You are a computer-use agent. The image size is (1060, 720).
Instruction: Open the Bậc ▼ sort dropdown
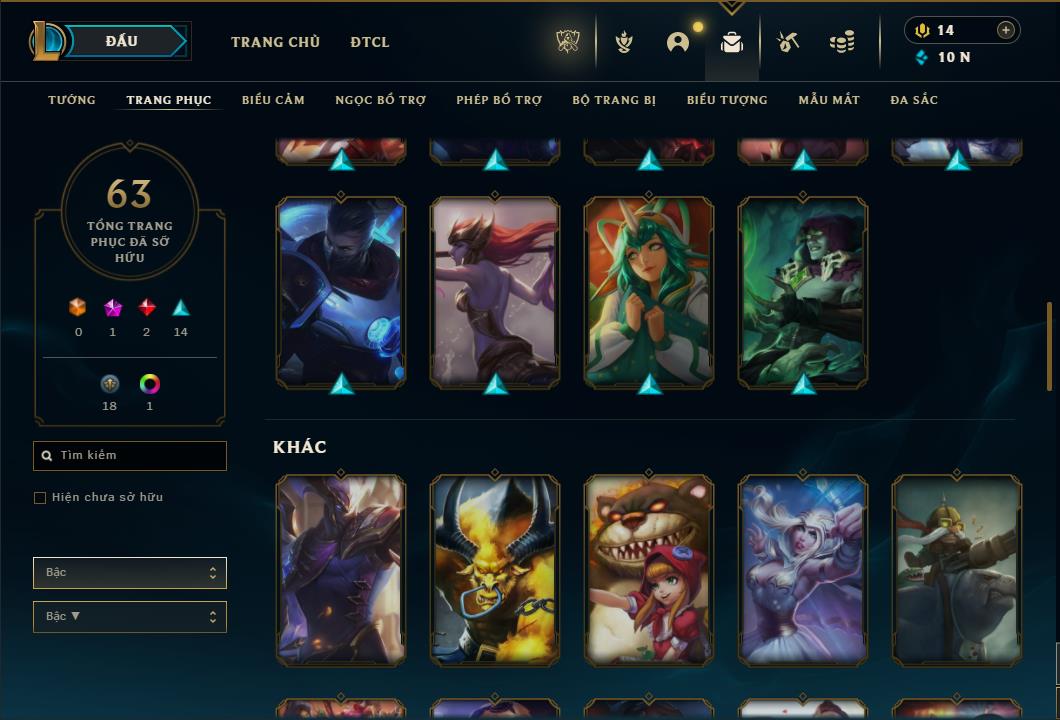[130, 617]
